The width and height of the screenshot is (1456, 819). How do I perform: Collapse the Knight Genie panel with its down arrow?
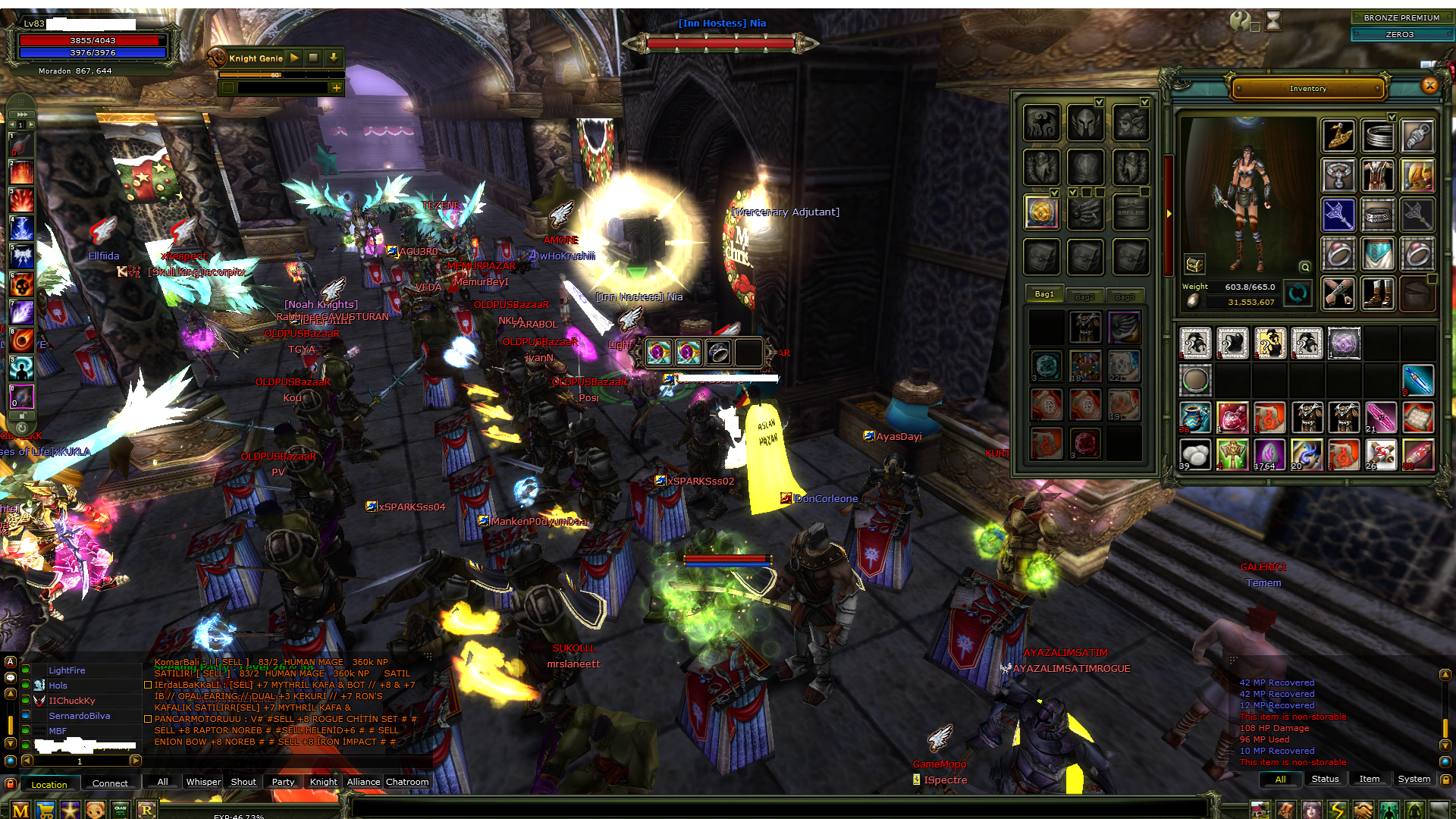(x=333, y=58)
